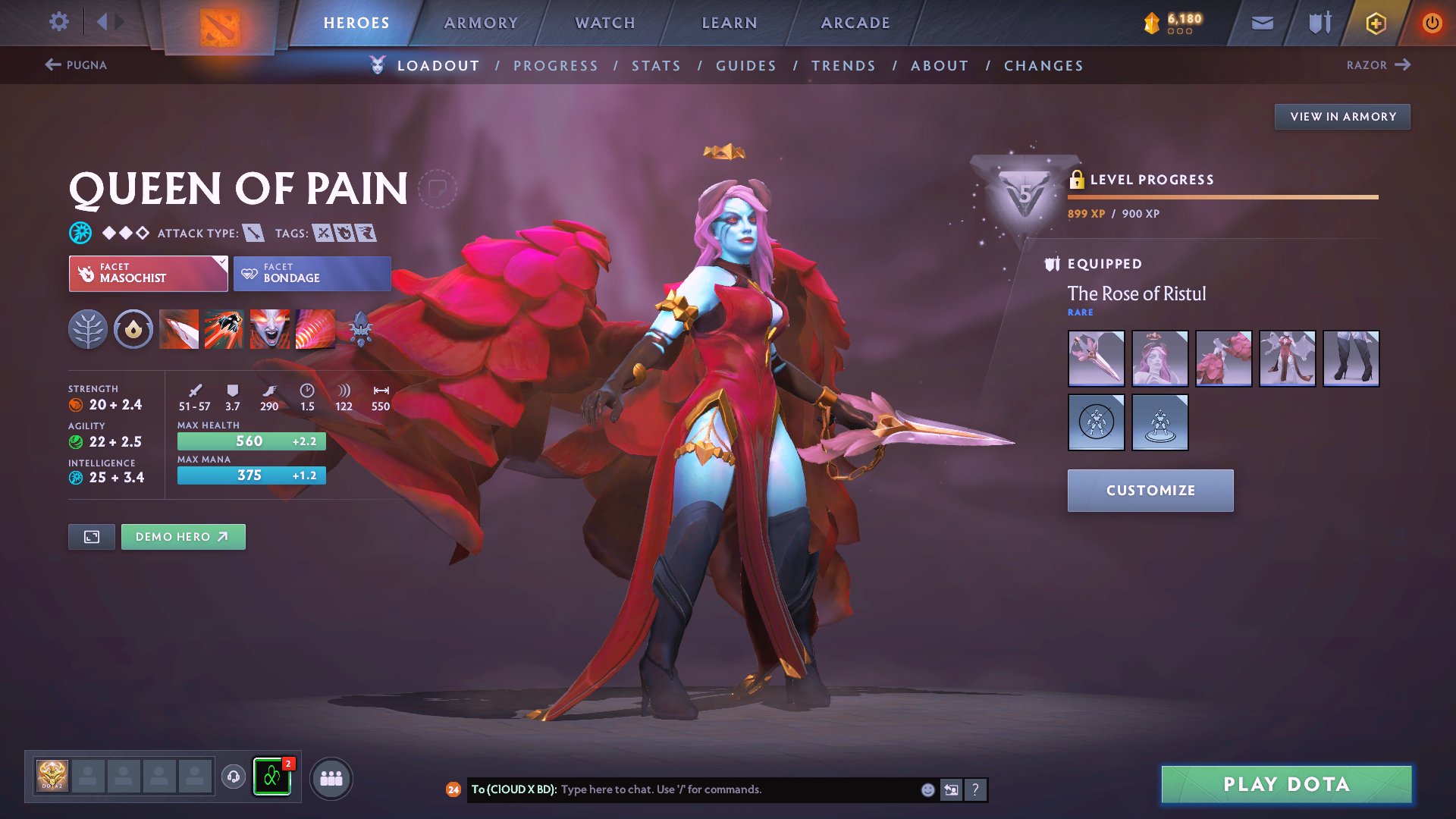Open the settings gear menu

[x=58, y=22]
